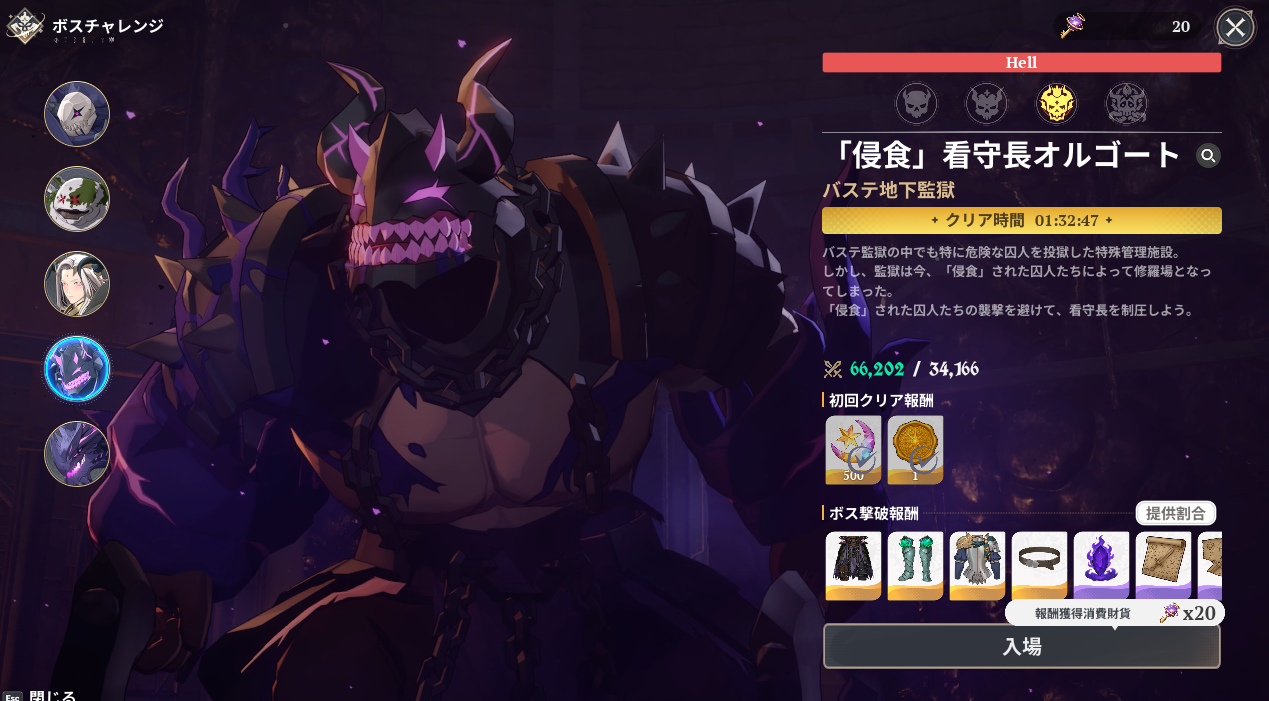Close the boss challenge screen

(1235, 27)
